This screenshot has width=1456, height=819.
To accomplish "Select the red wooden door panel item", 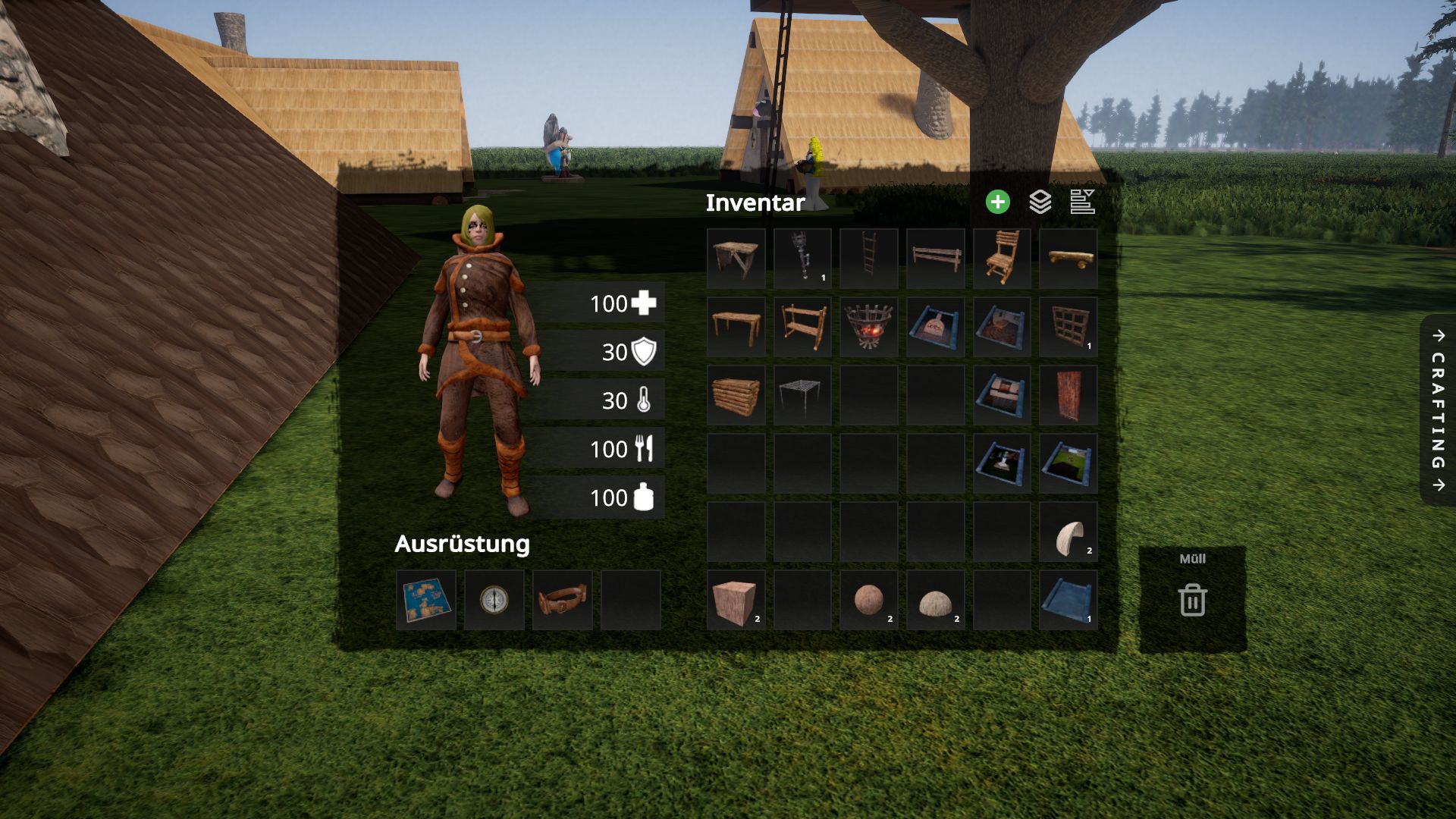I will click(1068, 395).
